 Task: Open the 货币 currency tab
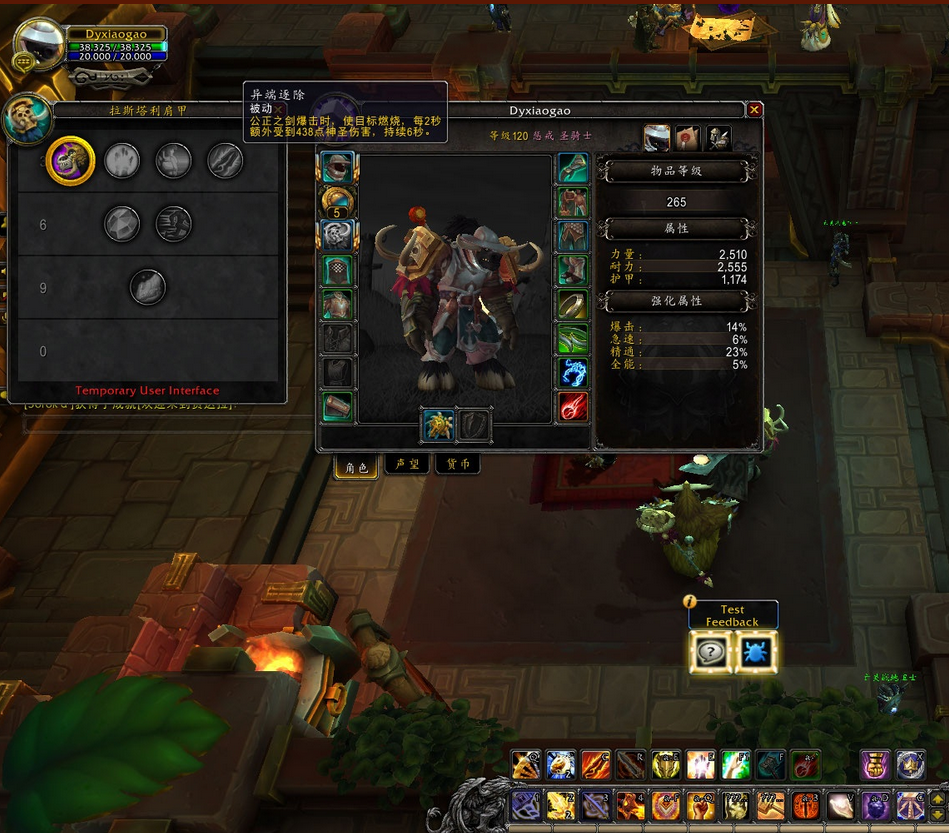click(458, 465)
